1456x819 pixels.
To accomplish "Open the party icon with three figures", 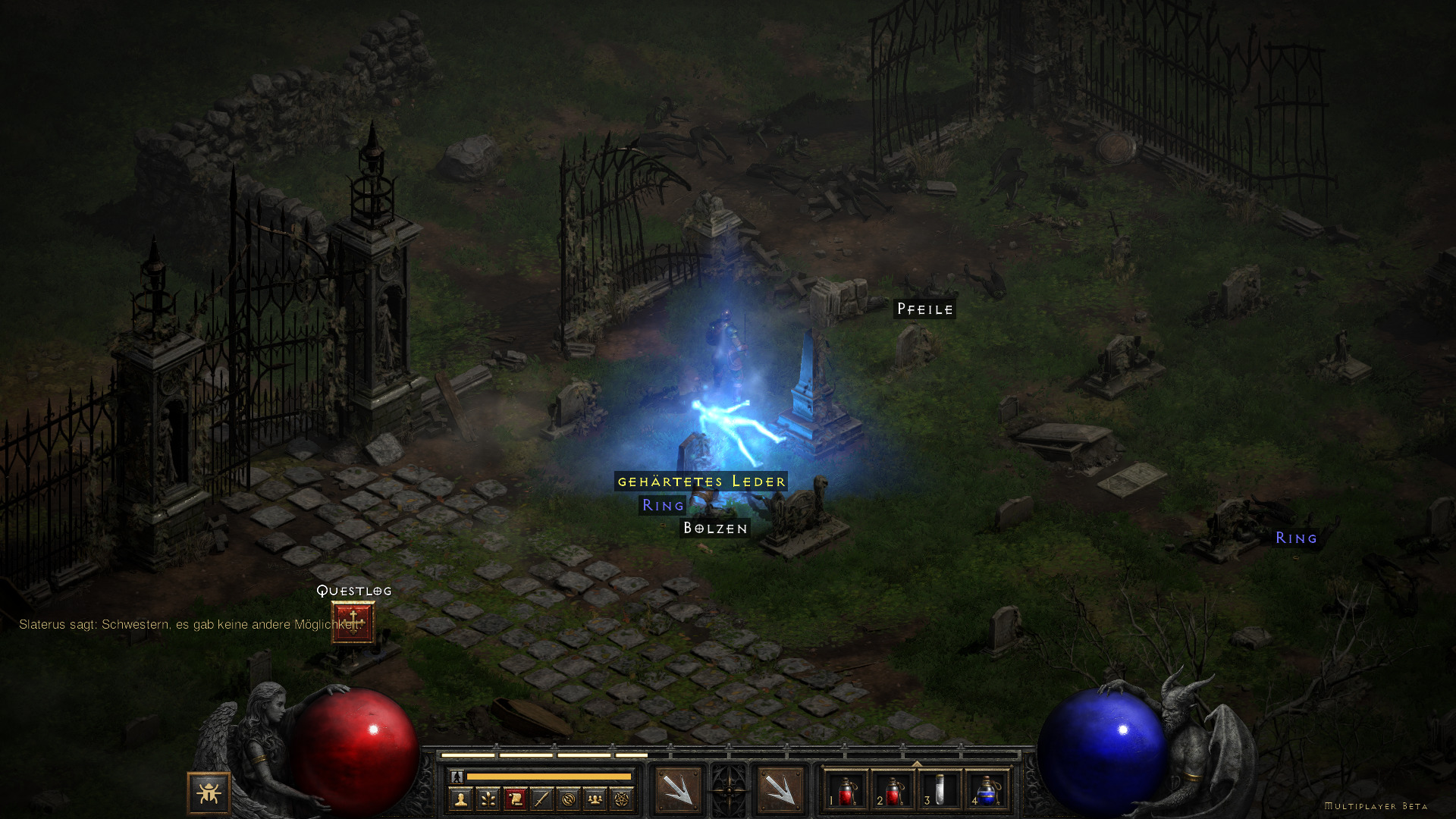I will pos(595,799).
